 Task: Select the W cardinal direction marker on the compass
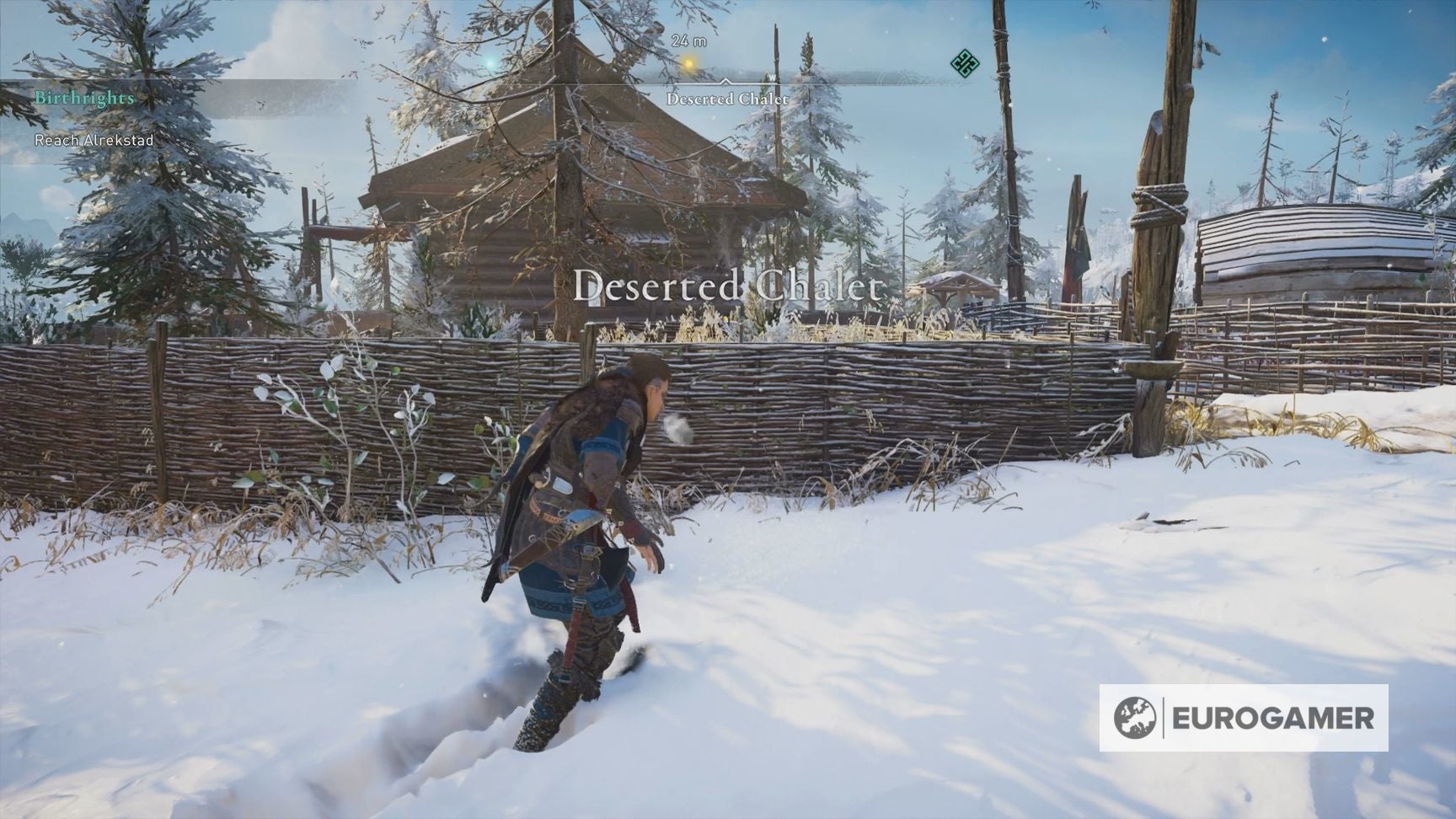tap(771, 75)
